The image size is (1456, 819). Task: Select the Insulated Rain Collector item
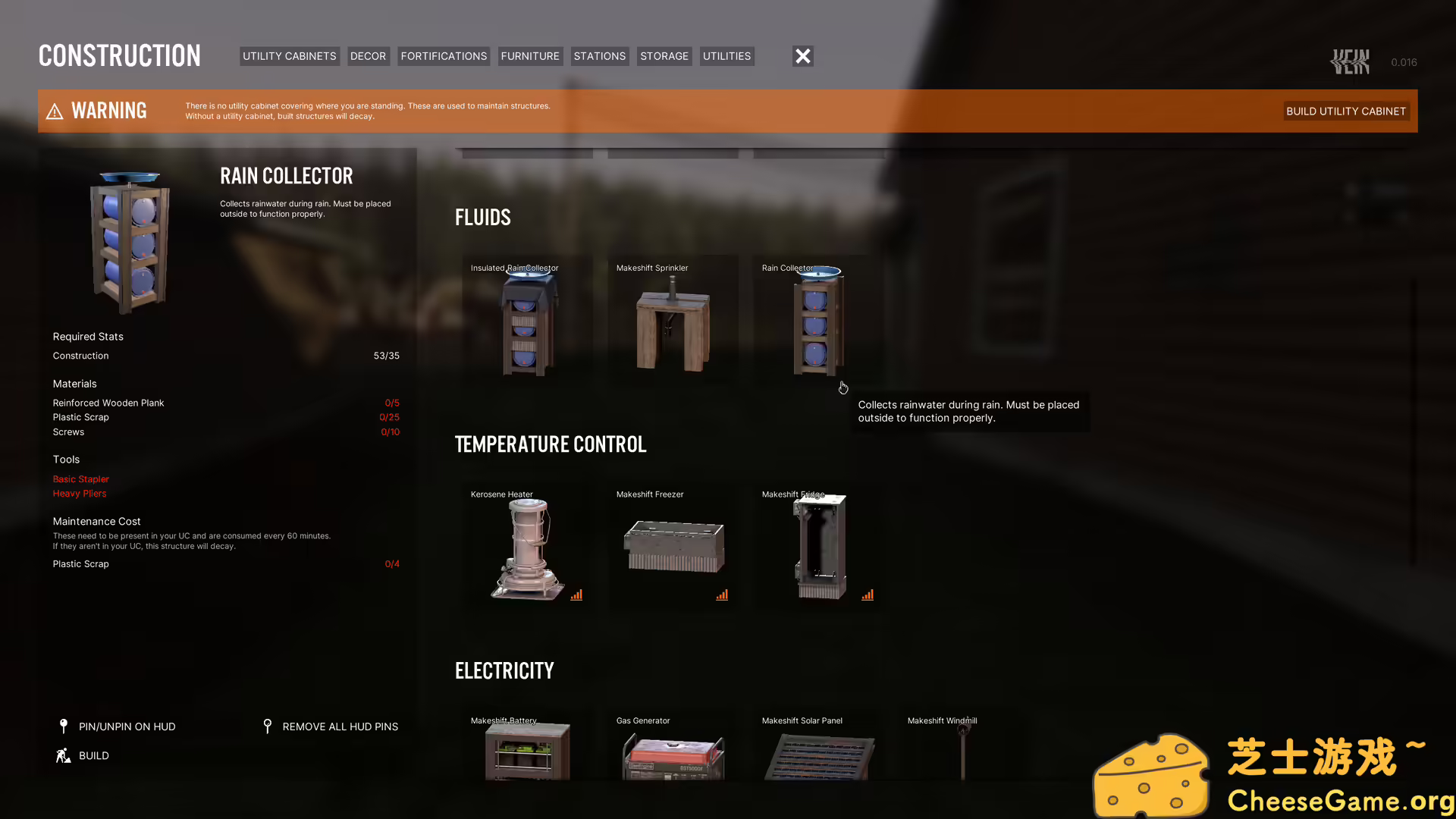[527, 322]
